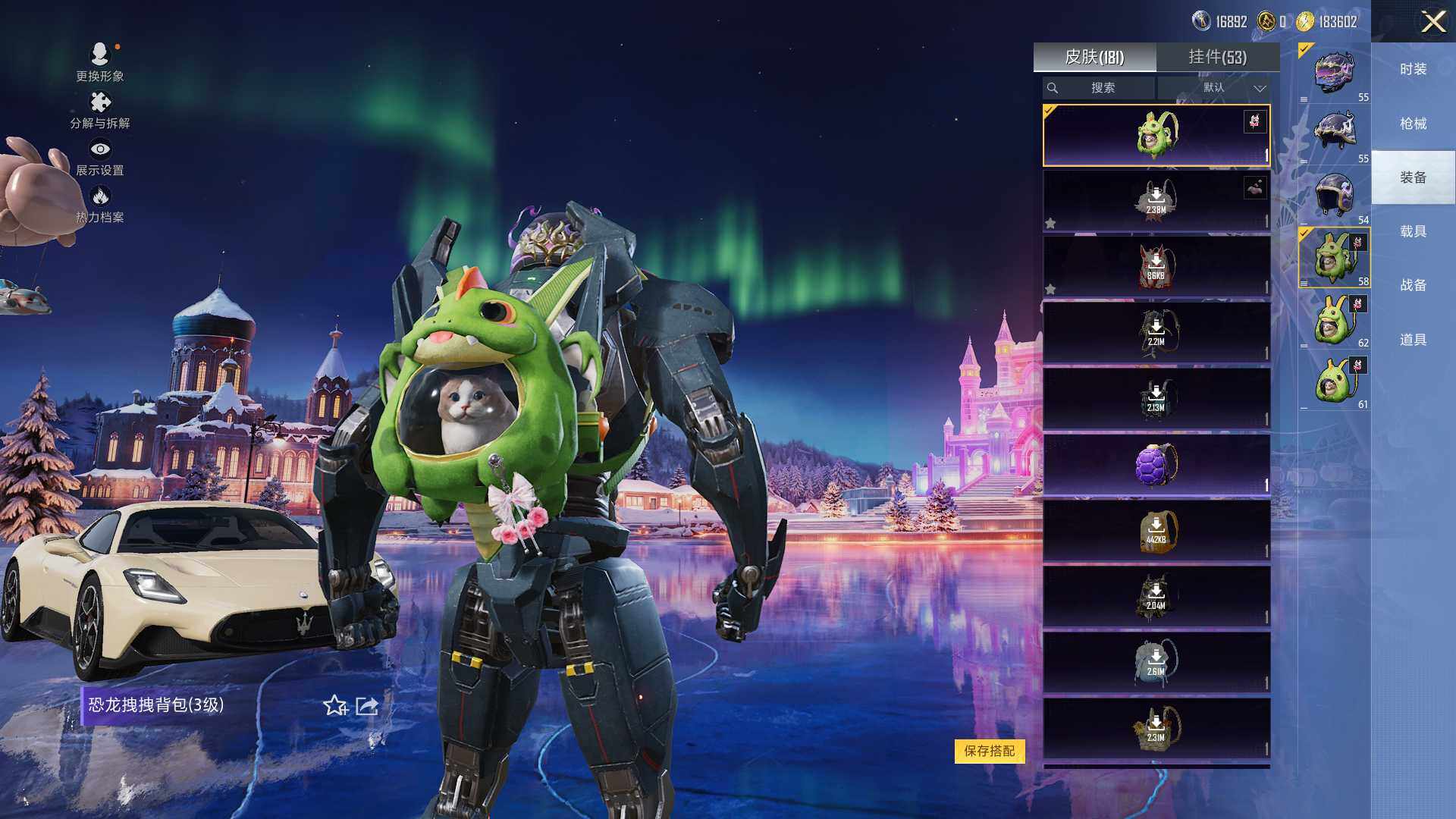
Task: Open 分解与拆解 dismantle option
Action: coord(99,110)
